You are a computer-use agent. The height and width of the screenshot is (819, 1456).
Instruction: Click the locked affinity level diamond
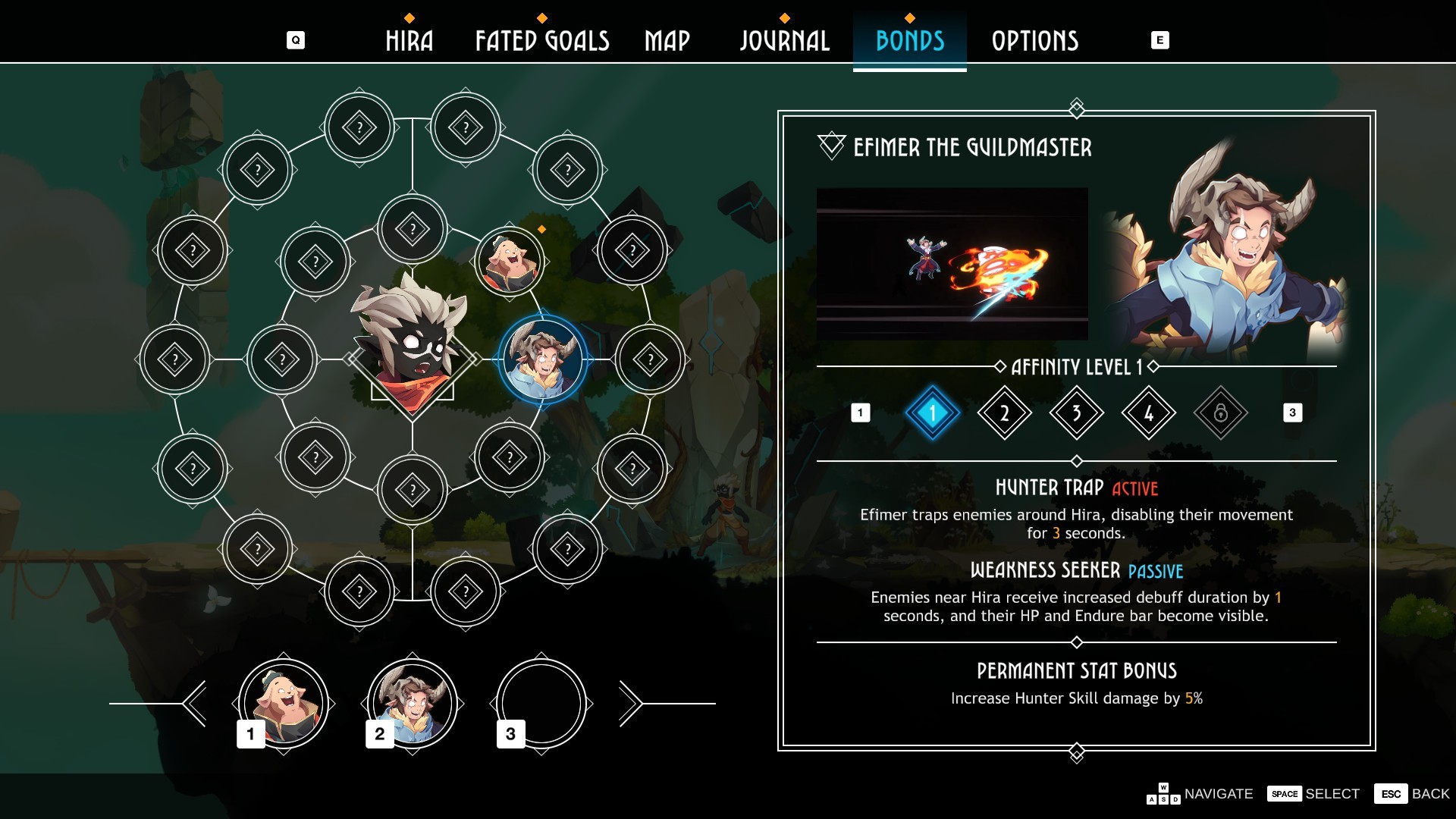(x=1220, y=413)
